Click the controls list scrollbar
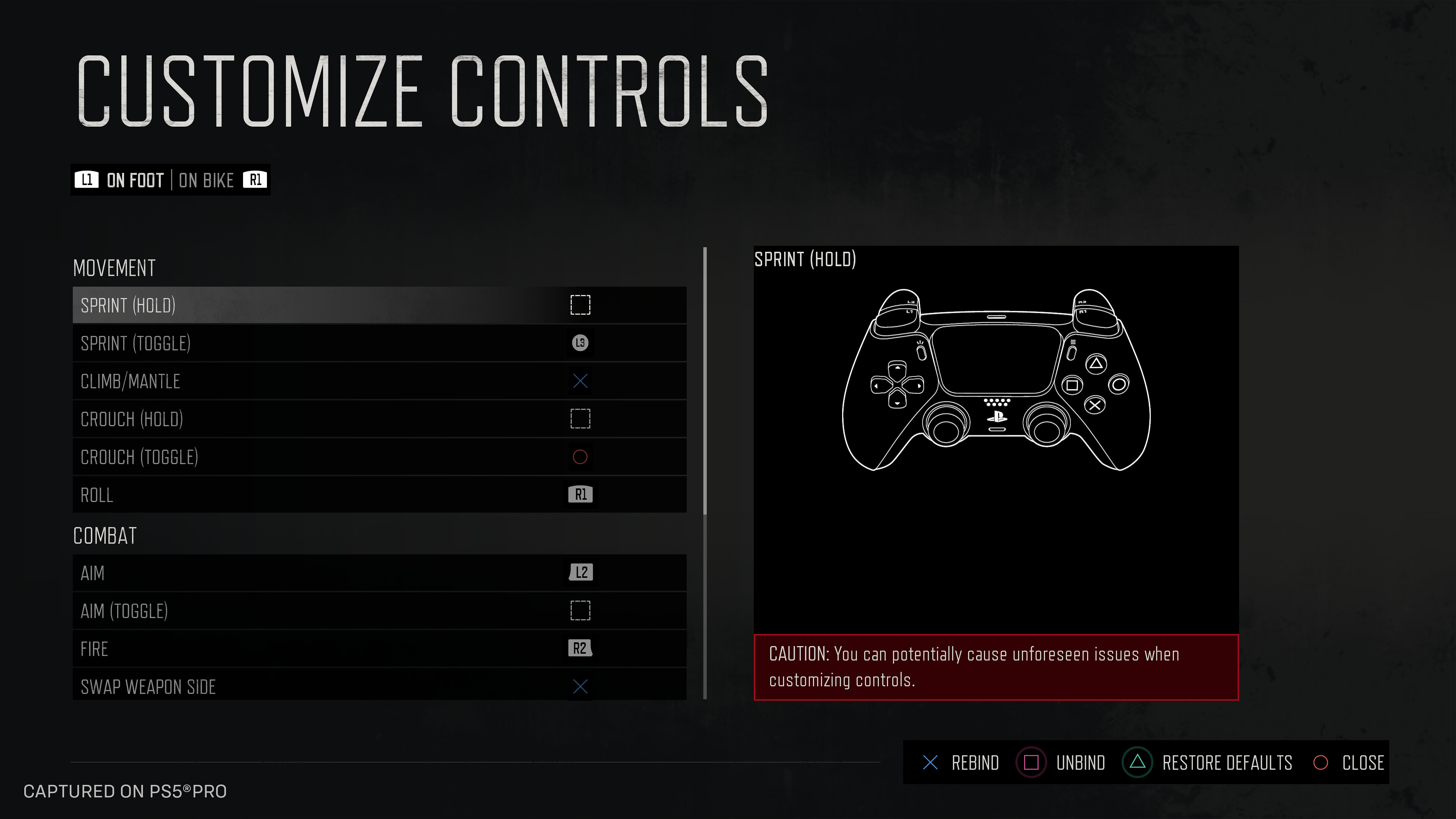Image resolution: width=1456 pixels, height=819 pixels. [x=705, y=381]
